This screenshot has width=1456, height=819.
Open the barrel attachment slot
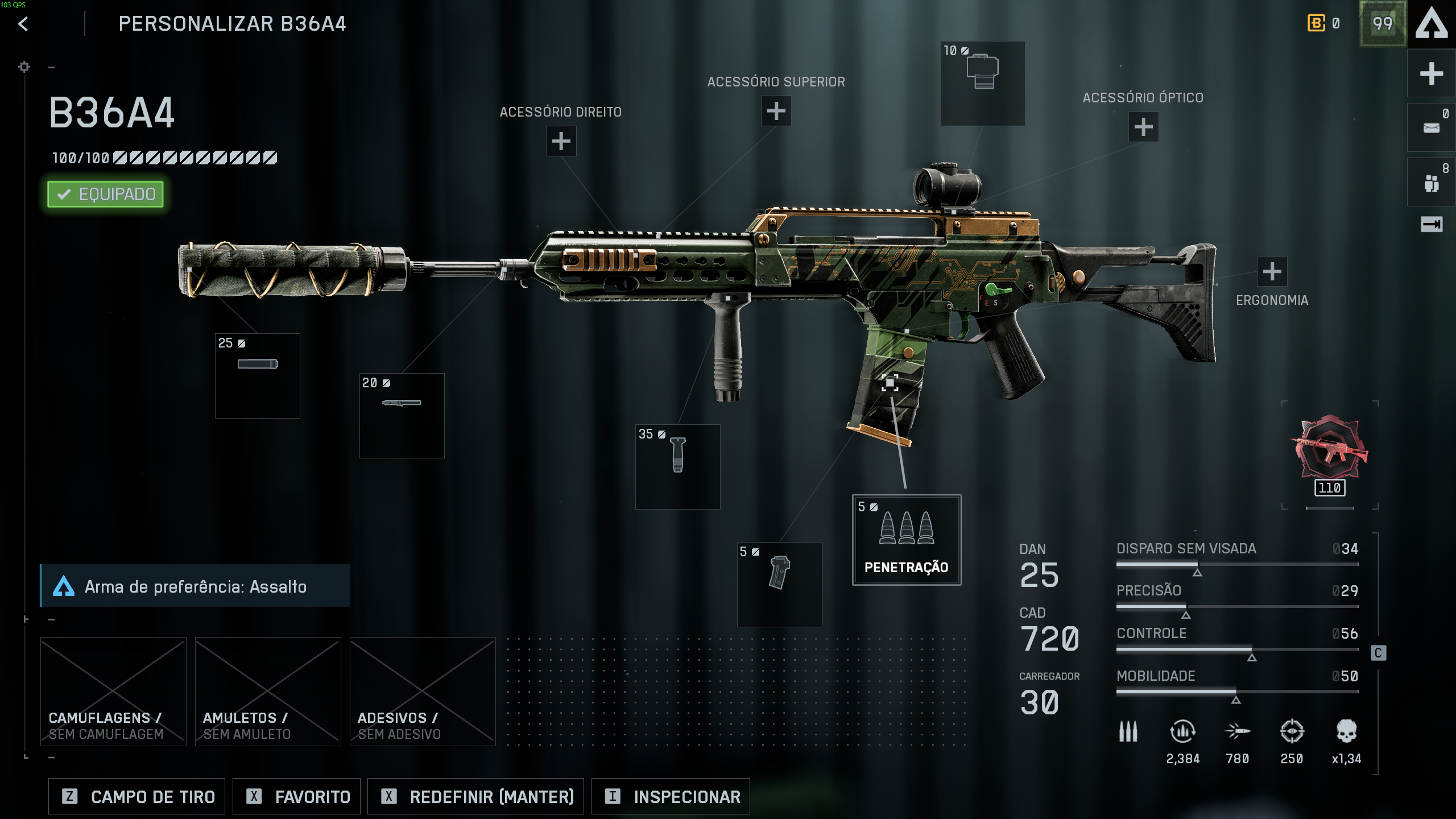point(402,416)
